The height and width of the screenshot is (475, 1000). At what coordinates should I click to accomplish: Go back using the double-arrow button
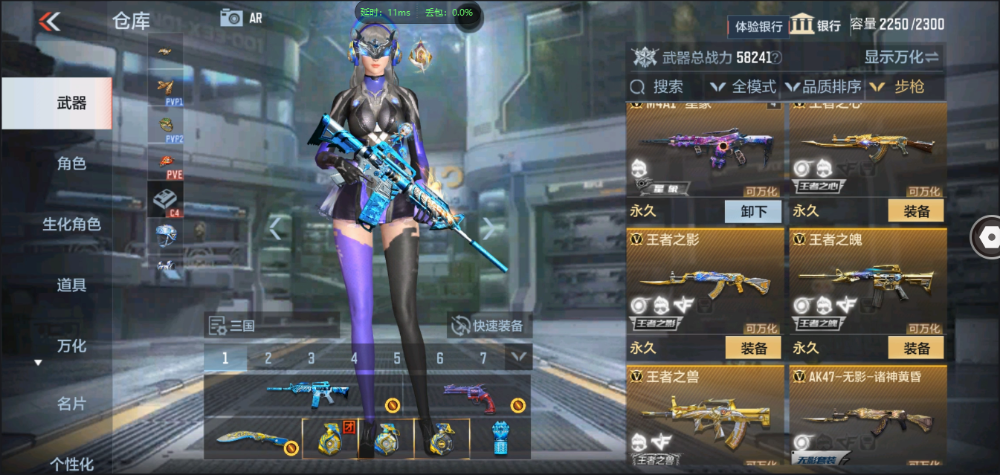(x=49, y=20)
